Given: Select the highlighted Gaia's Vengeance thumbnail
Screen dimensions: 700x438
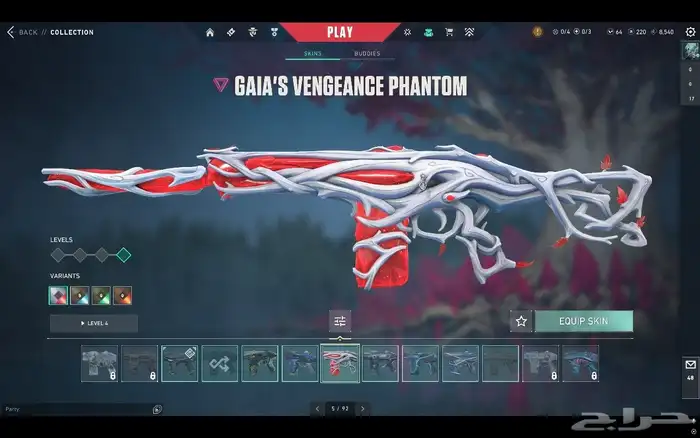Looking at the screenshot, I should tap(340, 363).
